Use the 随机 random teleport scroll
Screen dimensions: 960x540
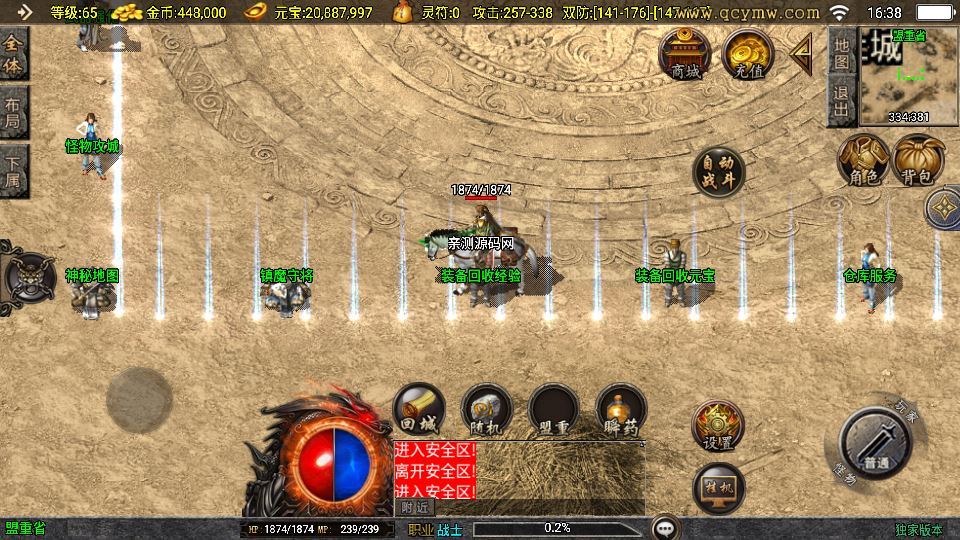tap(487, 408)
